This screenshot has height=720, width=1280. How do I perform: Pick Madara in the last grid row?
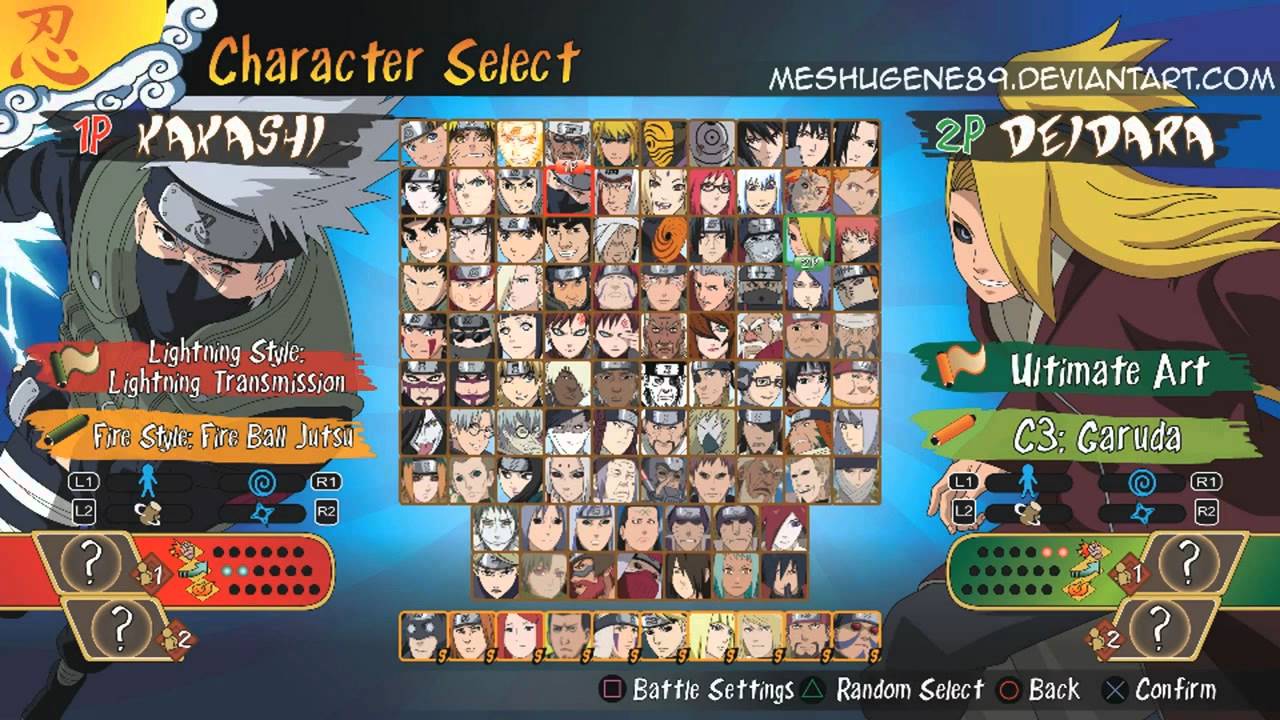point(786,574)
